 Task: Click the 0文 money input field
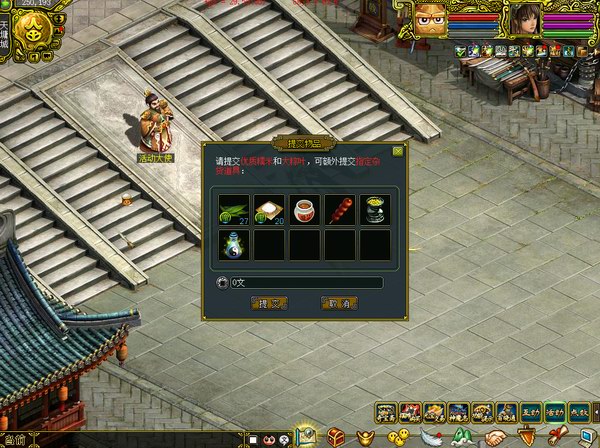305,283
